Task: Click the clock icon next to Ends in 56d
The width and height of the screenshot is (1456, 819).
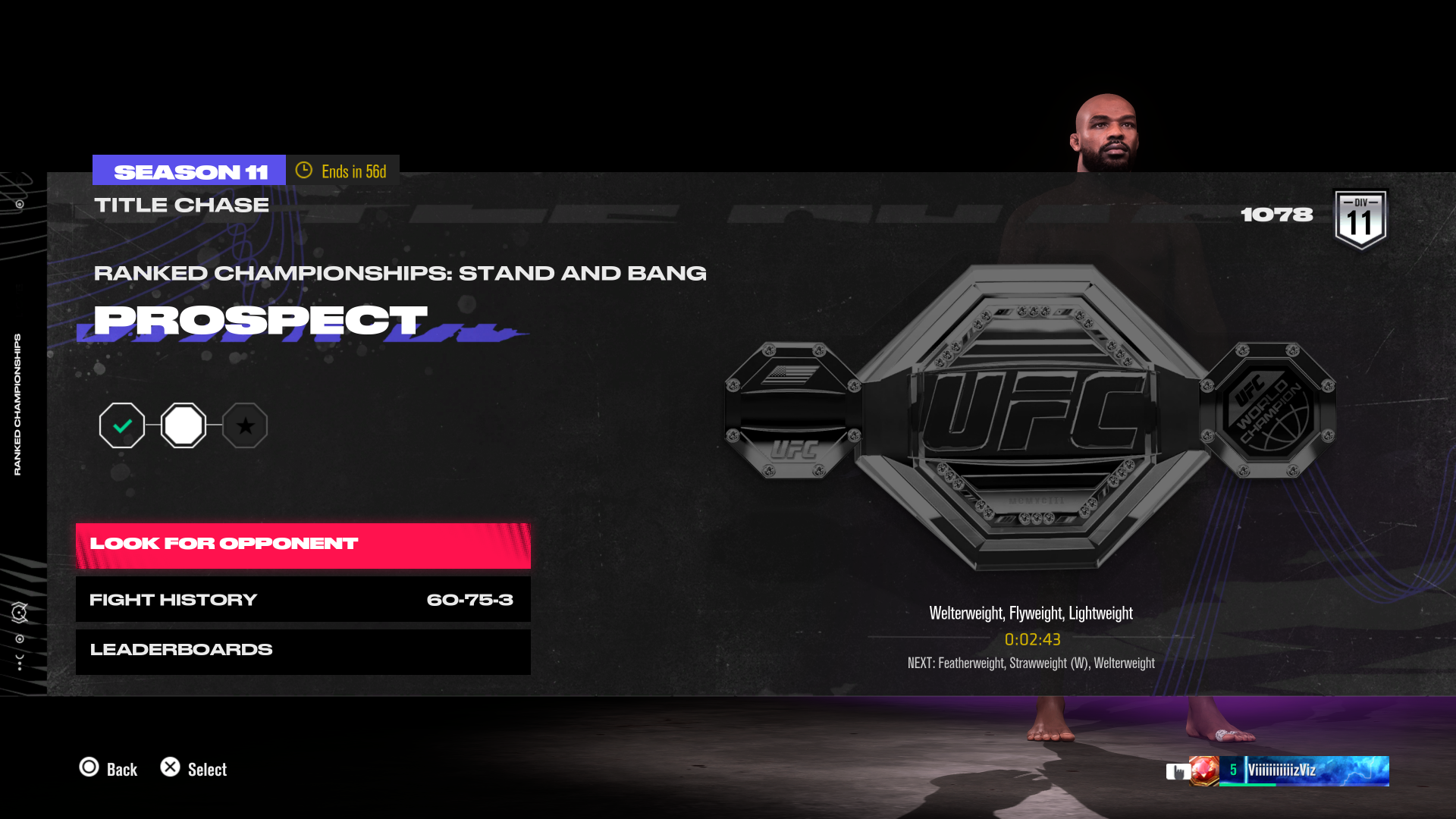Action: [x=305, y=171]
